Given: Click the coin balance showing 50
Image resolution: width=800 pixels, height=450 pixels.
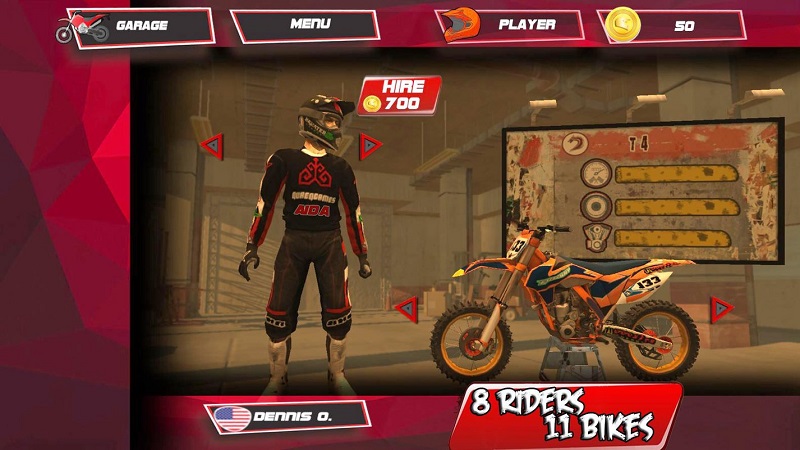Looking at the screenshot, I should pyautogui.click(x=672, y=26).
